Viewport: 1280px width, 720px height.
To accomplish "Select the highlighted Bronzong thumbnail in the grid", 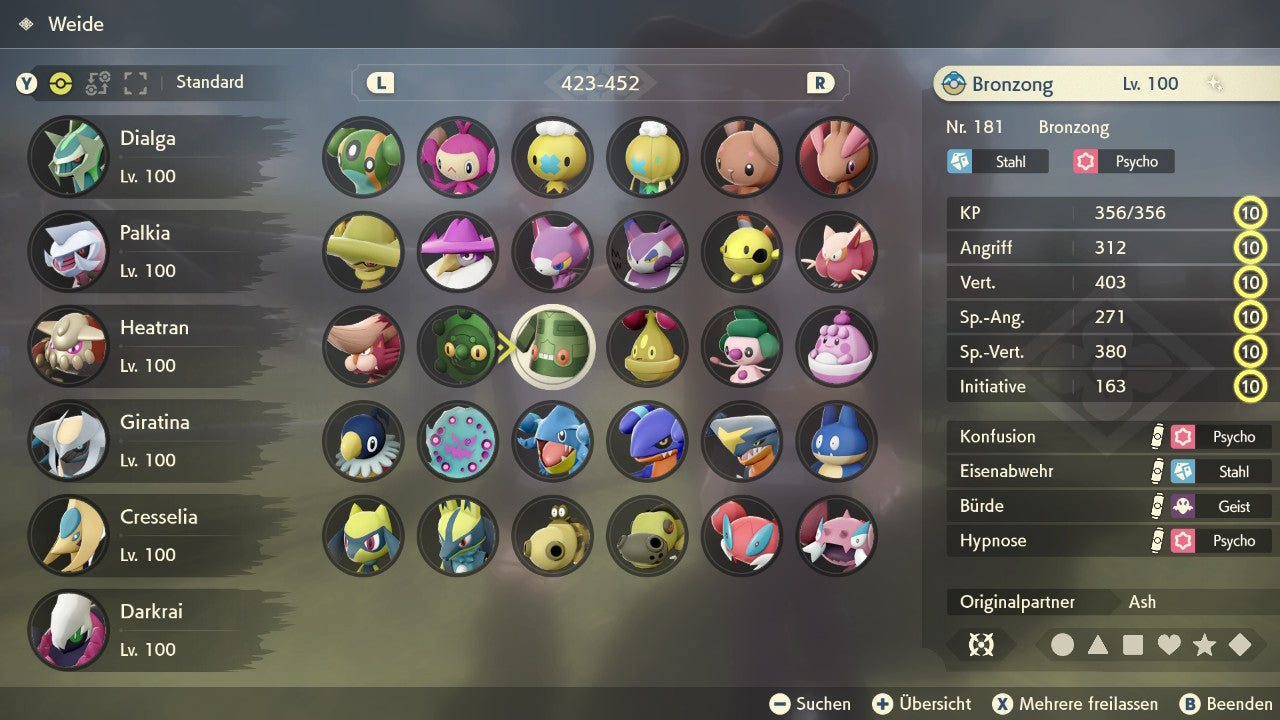I will [552, 347].
